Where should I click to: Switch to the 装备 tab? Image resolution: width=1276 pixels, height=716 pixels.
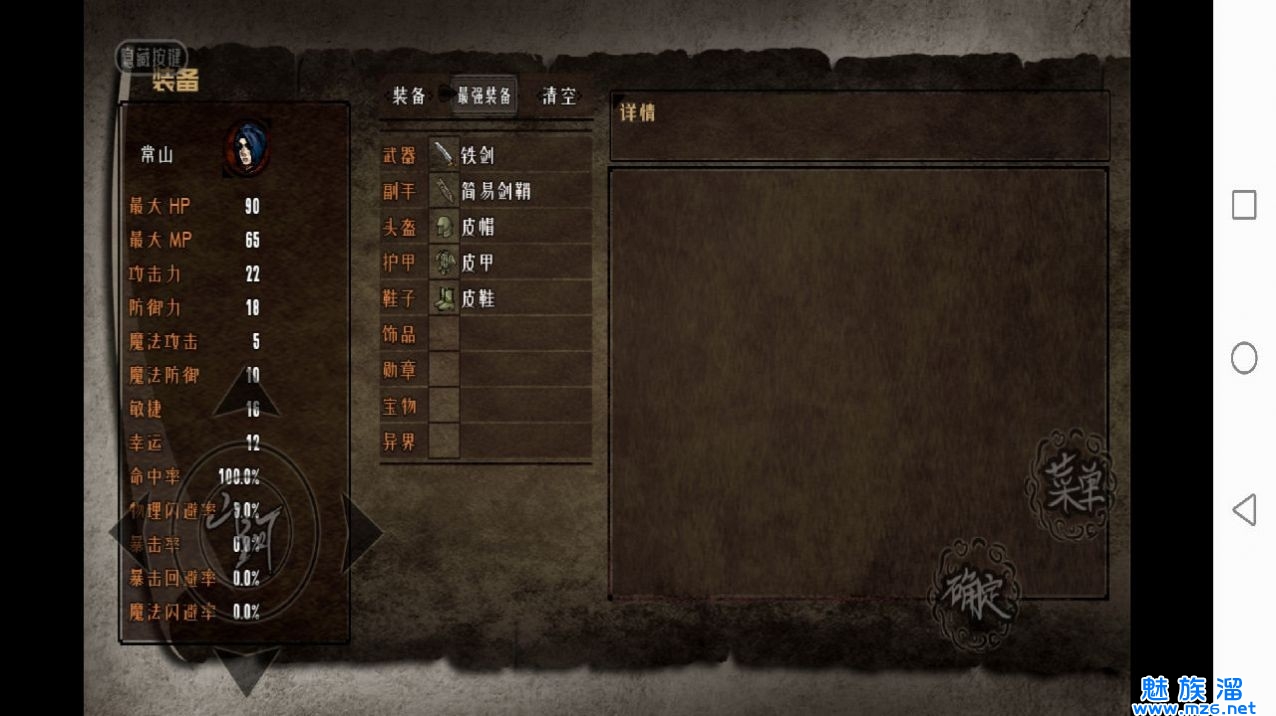pyautogui.click(x=409, y=96)
